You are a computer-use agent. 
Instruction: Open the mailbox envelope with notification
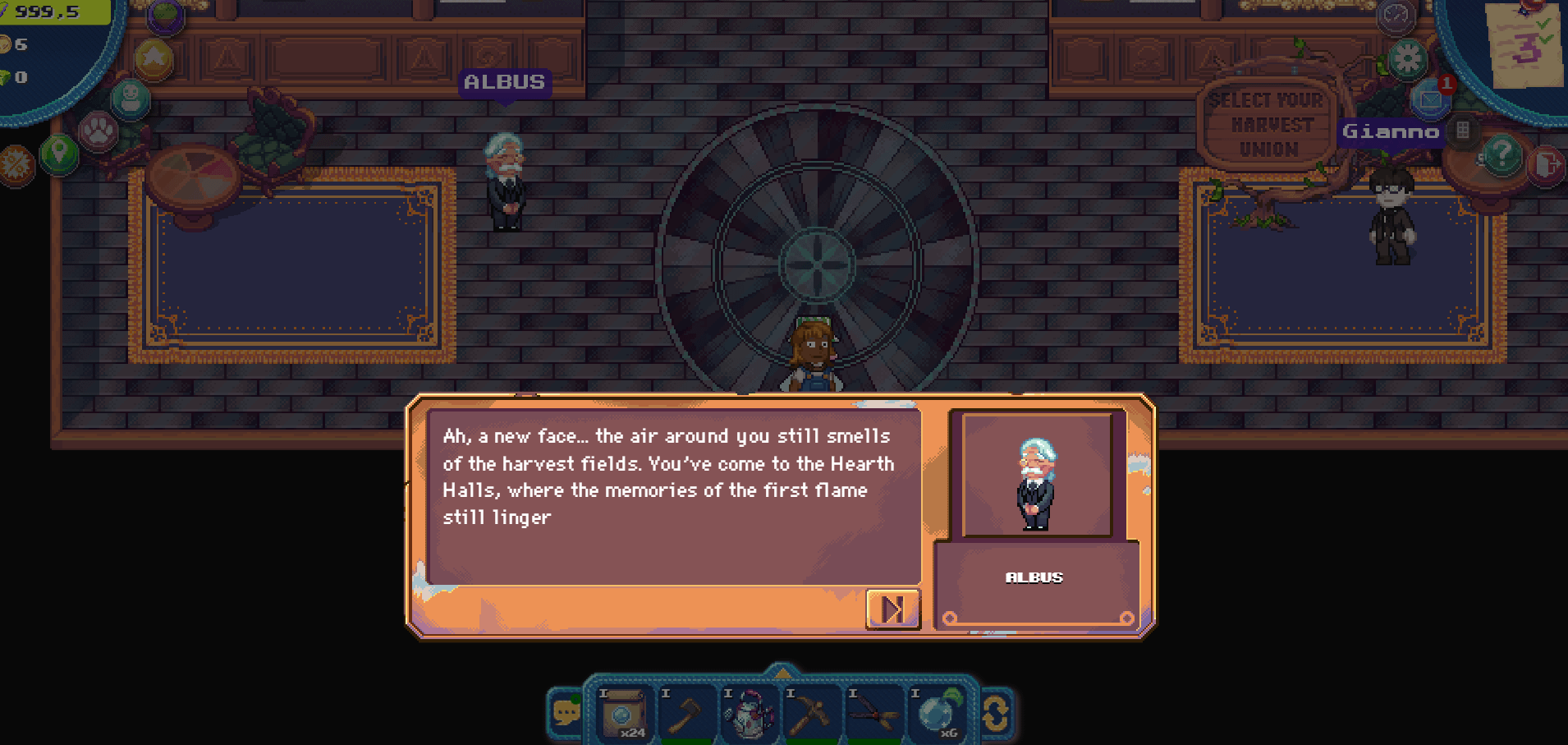(x=1430, y=99)
